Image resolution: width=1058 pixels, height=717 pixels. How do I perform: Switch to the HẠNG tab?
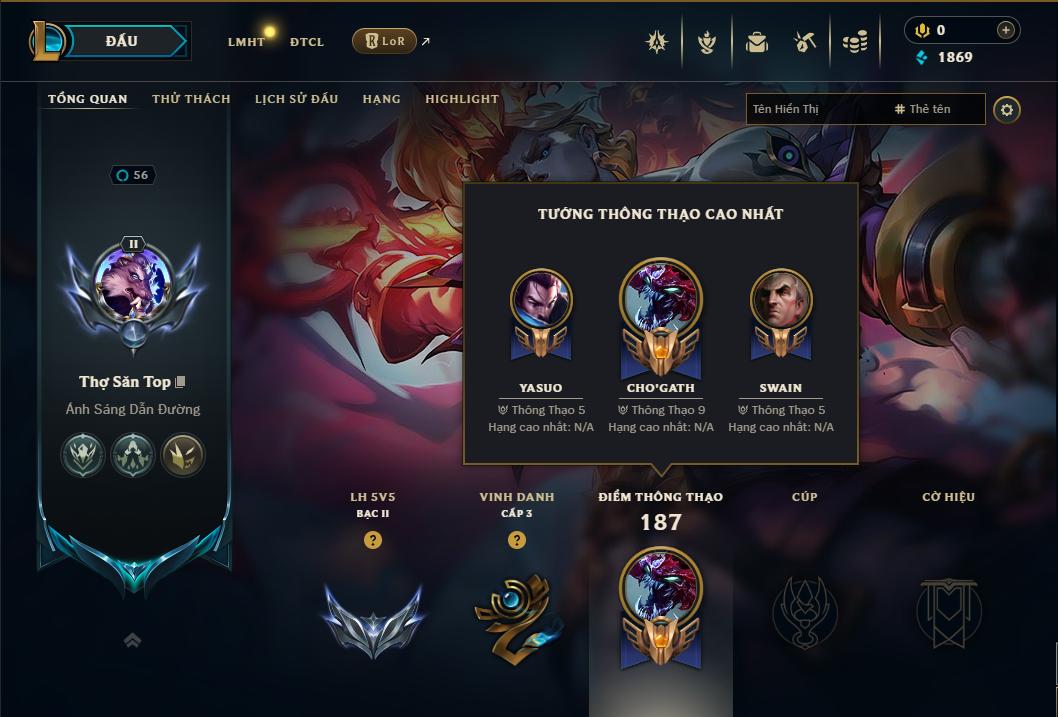point(381,99)
